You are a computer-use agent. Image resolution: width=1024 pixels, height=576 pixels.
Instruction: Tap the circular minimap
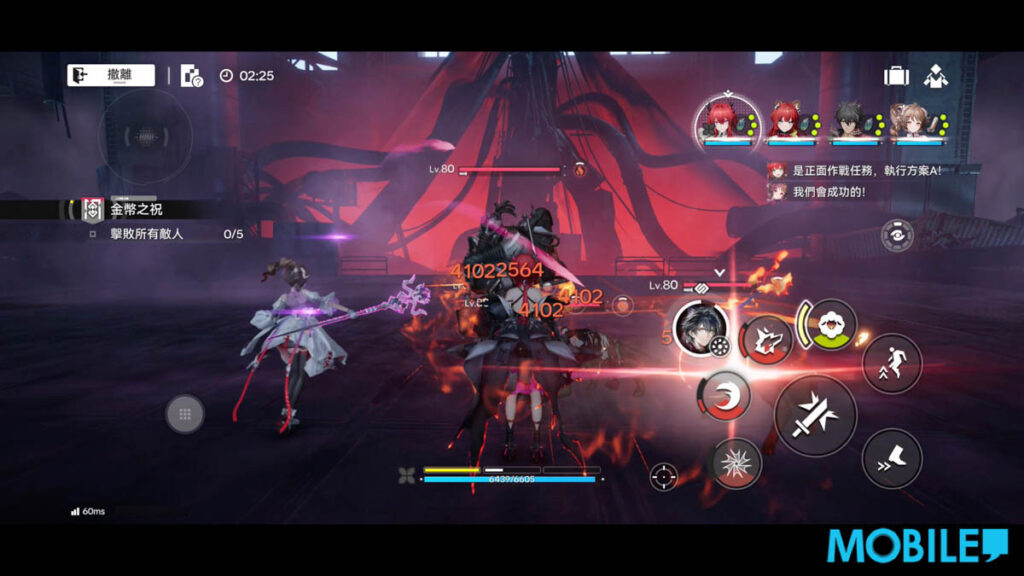pyautogui.click(x=145, y=136)
